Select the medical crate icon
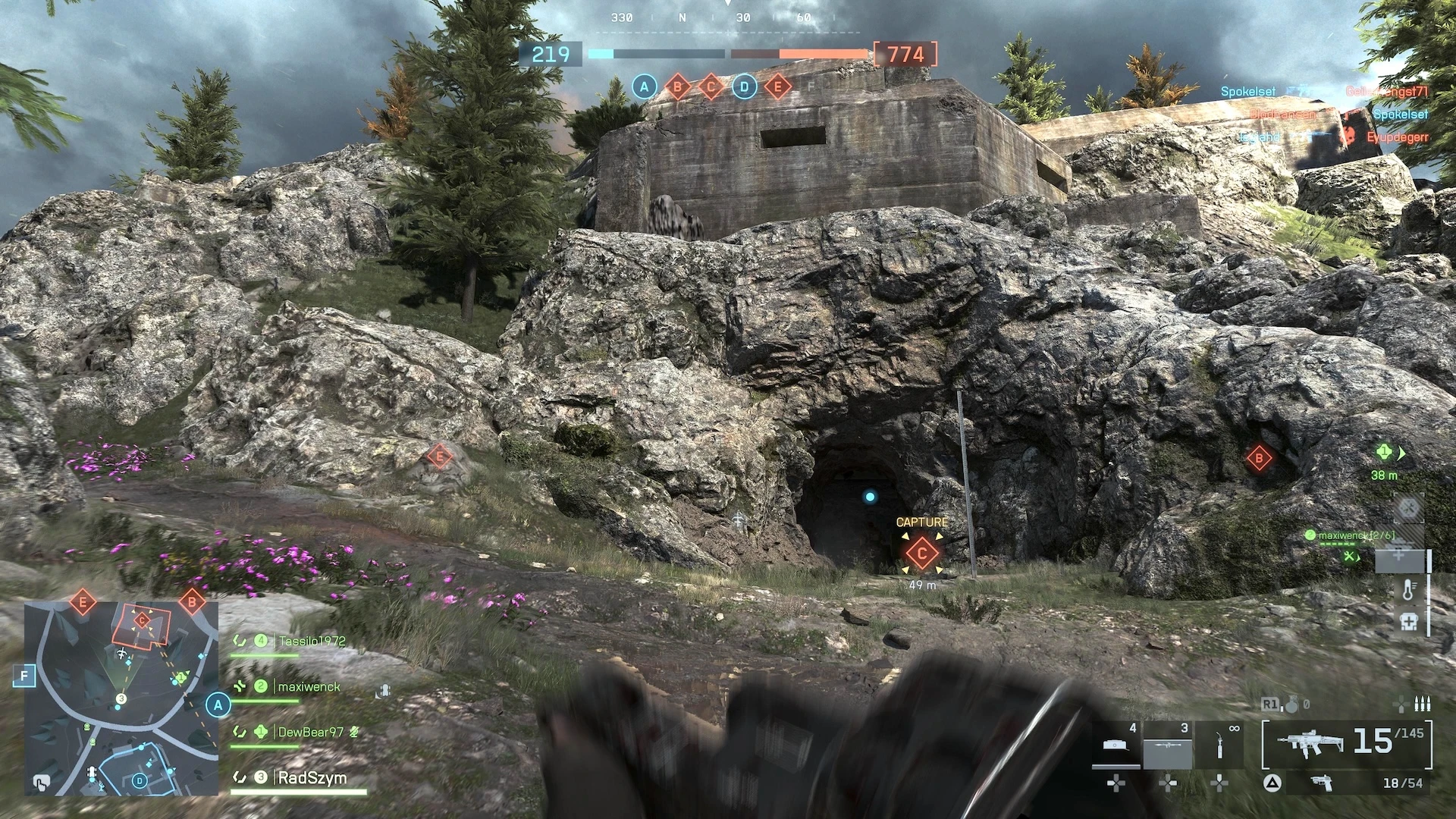Screen dimensions: 1456x819 pos(1408,621)
